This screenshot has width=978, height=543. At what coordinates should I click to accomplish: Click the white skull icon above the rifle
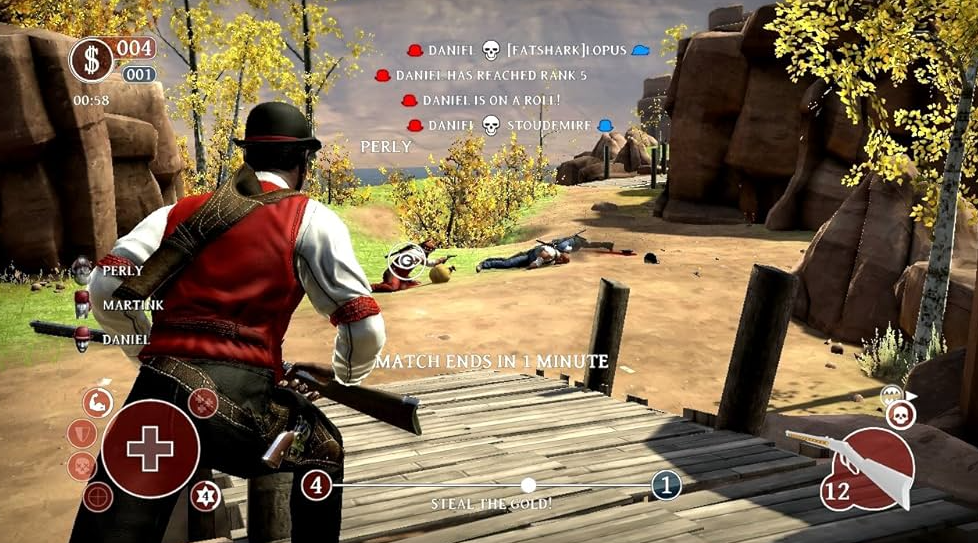pyautogui.click(x=900, y=414)
